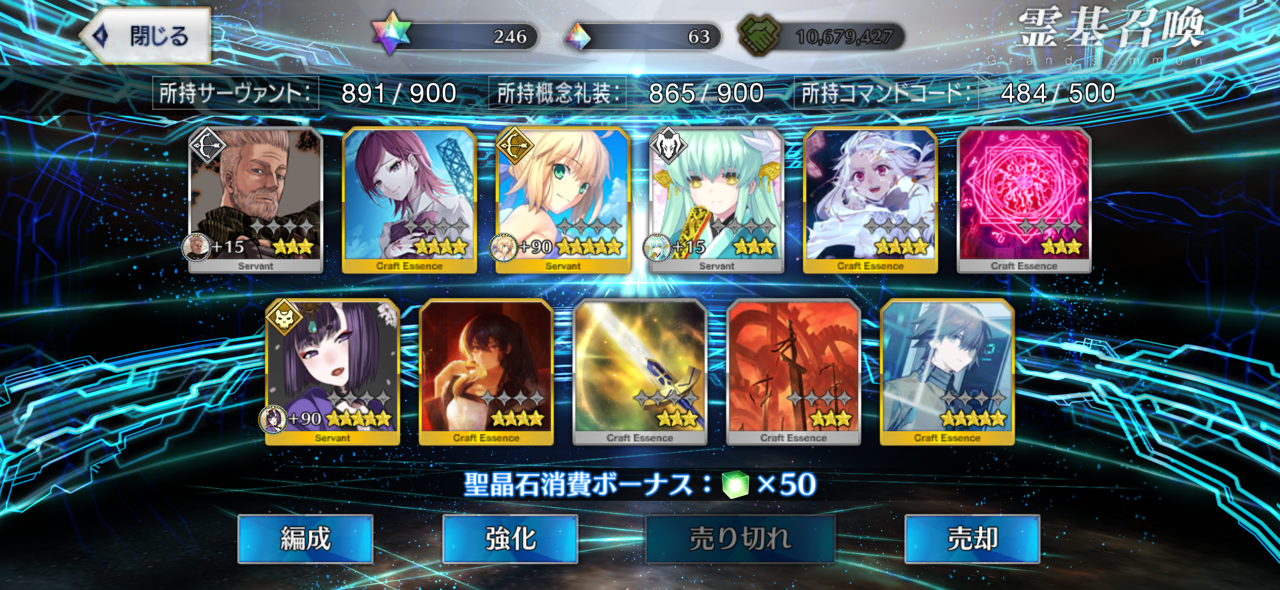Go to the 強化 enhancement screen

tap(510, 540)
